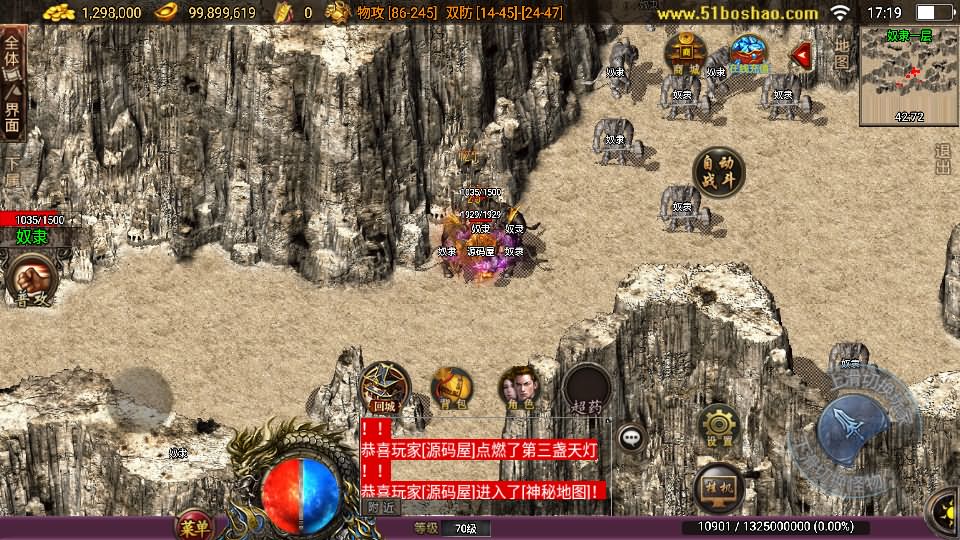This screenshot has height=540, width=960.
Task: Activate the 挂机 idle mode button
Action: click(x=718, y=485)
